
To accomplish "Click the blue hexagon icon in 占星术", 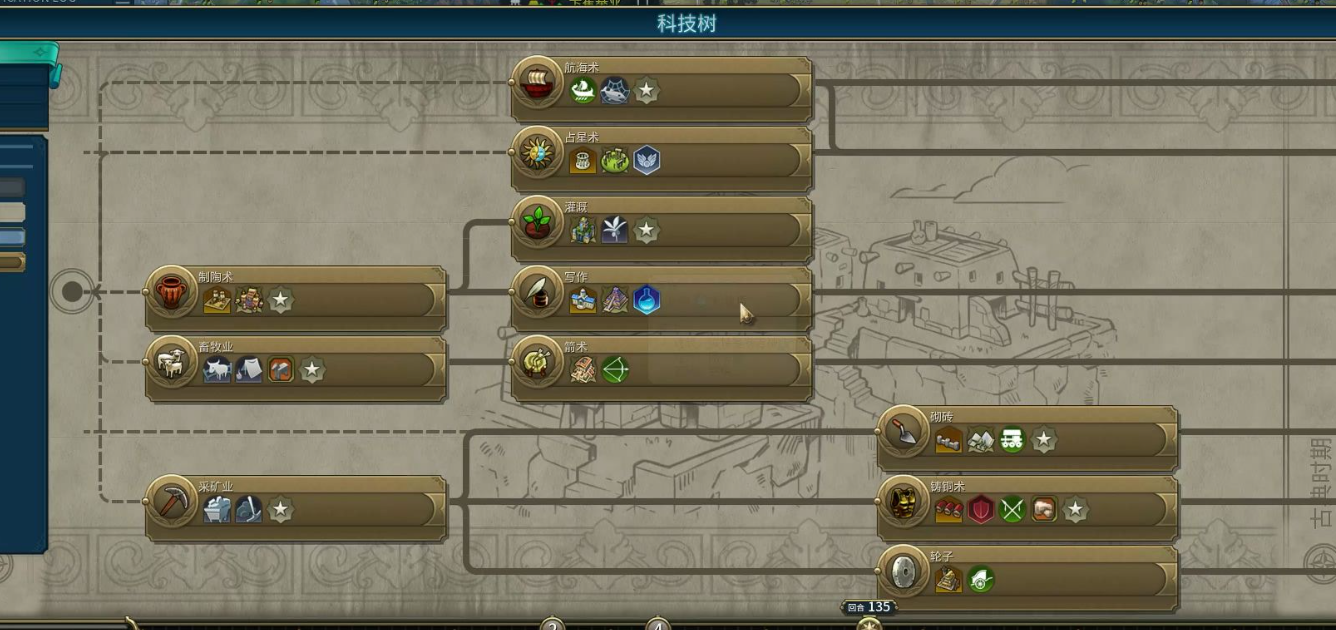I will [647, 160].
